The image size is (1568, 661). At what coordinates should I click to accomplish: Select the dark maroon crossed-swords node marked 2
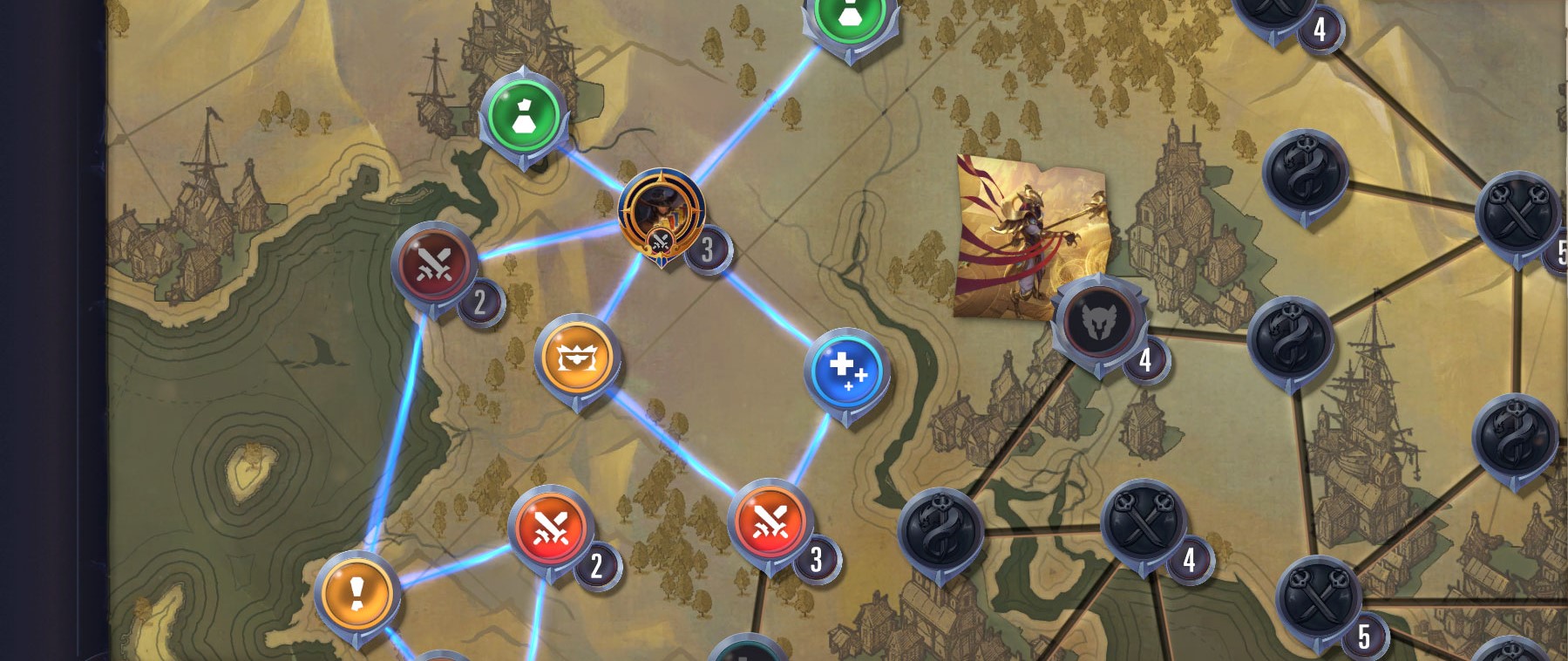(434, 263)
